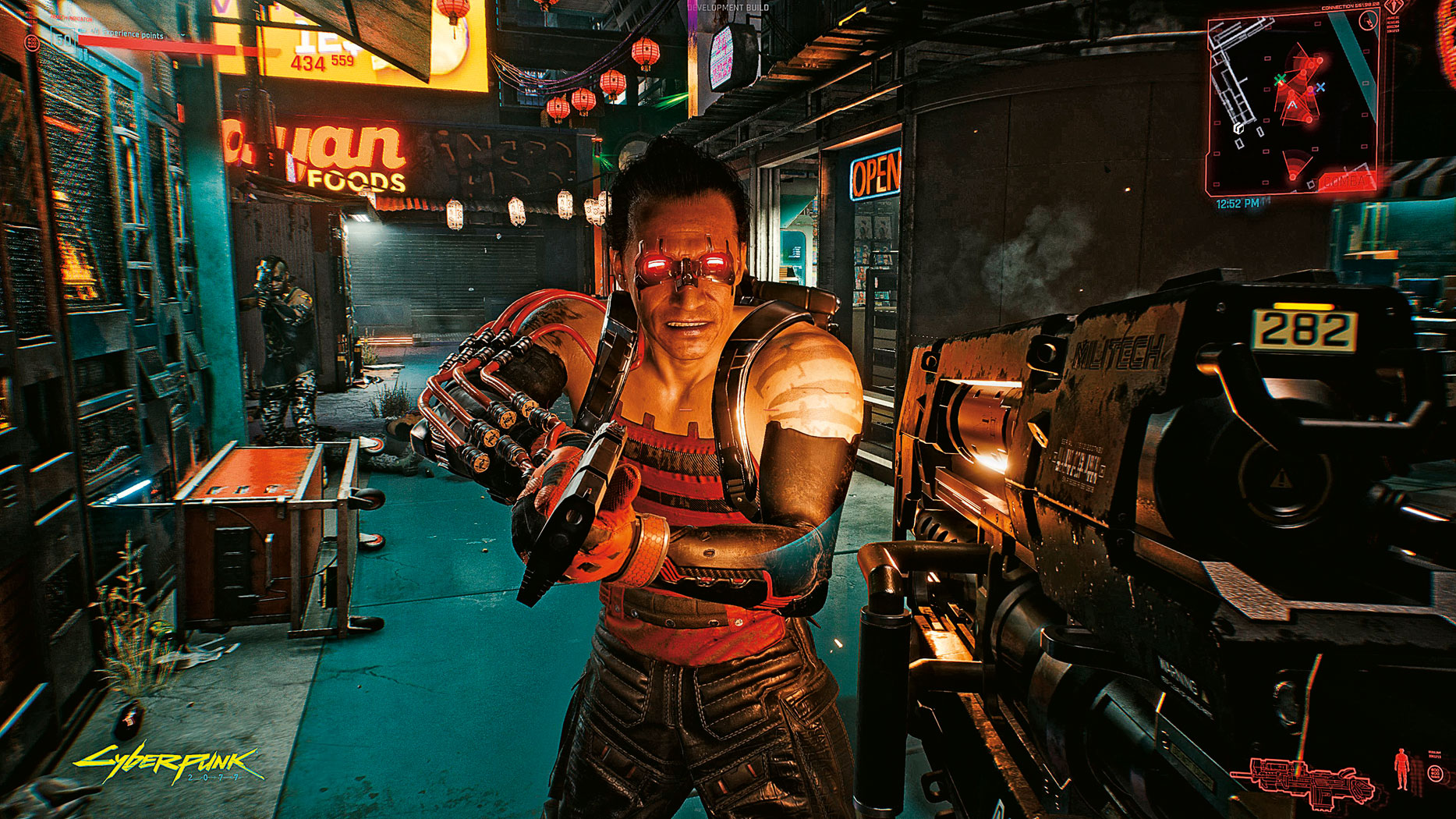The width and height of the screenshot is (1456, 819).
Task: Open the red body silhouette status icon
Action: tap(1401, 770)
